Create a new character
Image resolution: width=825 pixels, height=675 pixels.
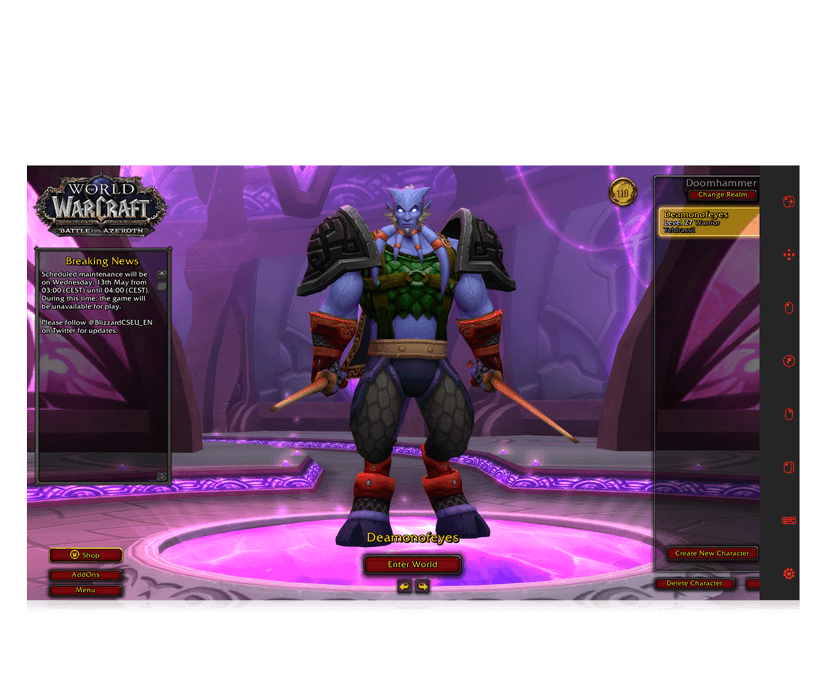point(712,553)
